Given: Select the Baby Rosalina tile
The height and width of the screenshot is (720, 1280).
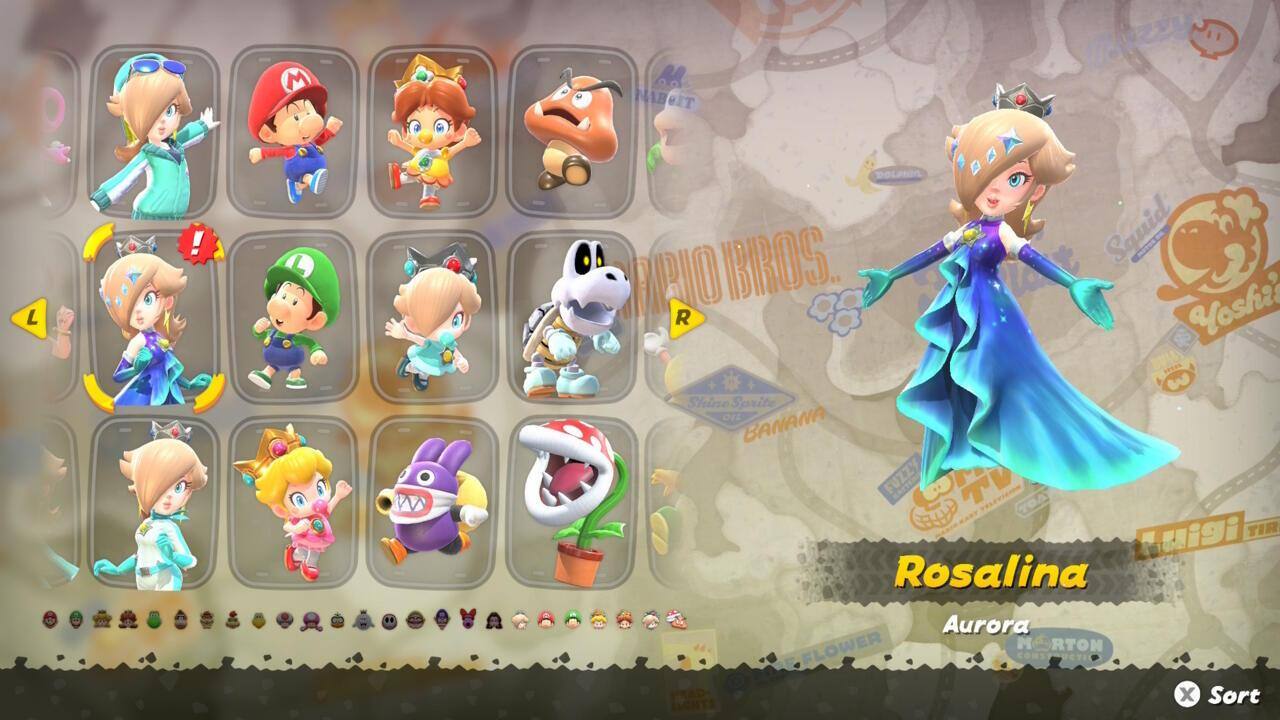Looking at the screenshot, I should pos(432,318).
